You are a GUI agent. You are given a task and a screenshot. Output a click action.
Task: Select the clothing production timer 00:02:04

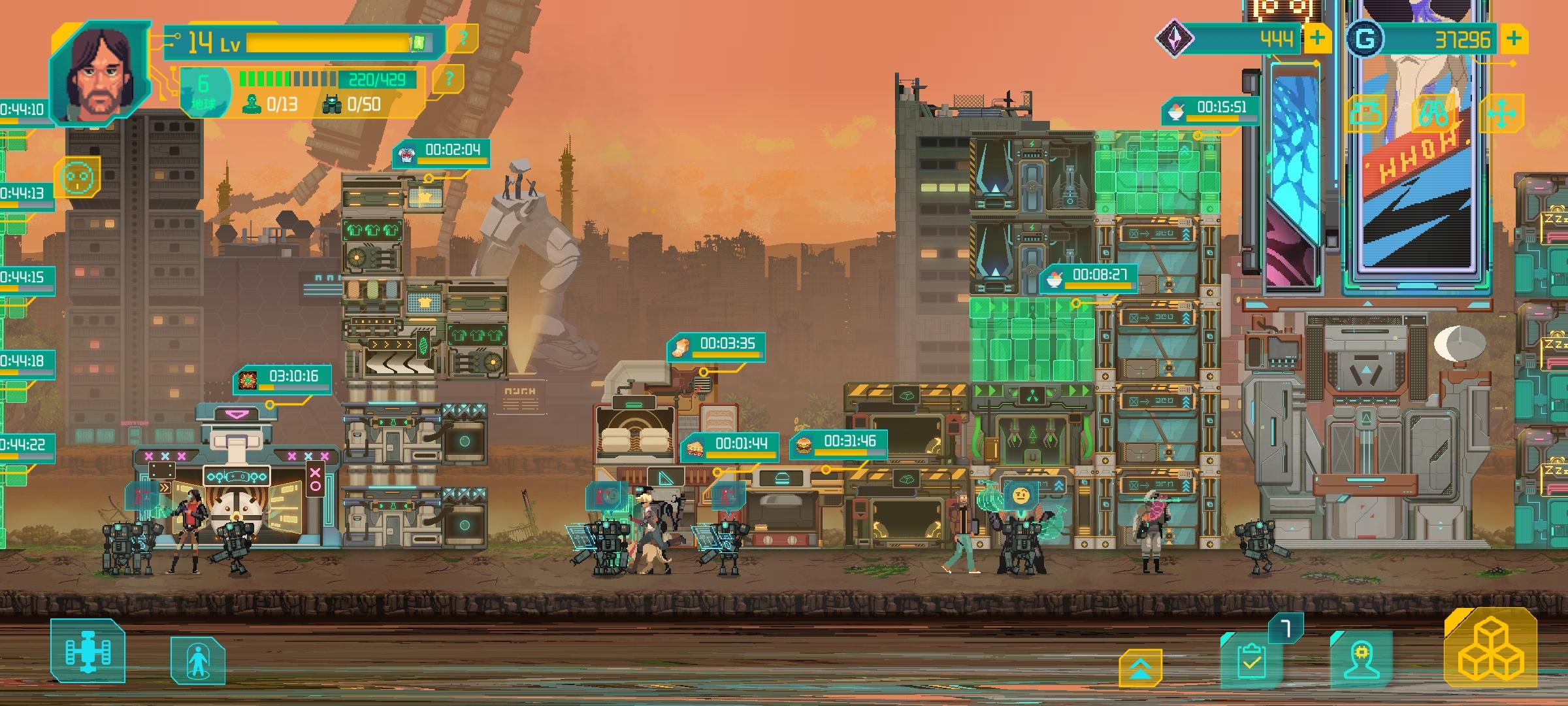[441, 152]
